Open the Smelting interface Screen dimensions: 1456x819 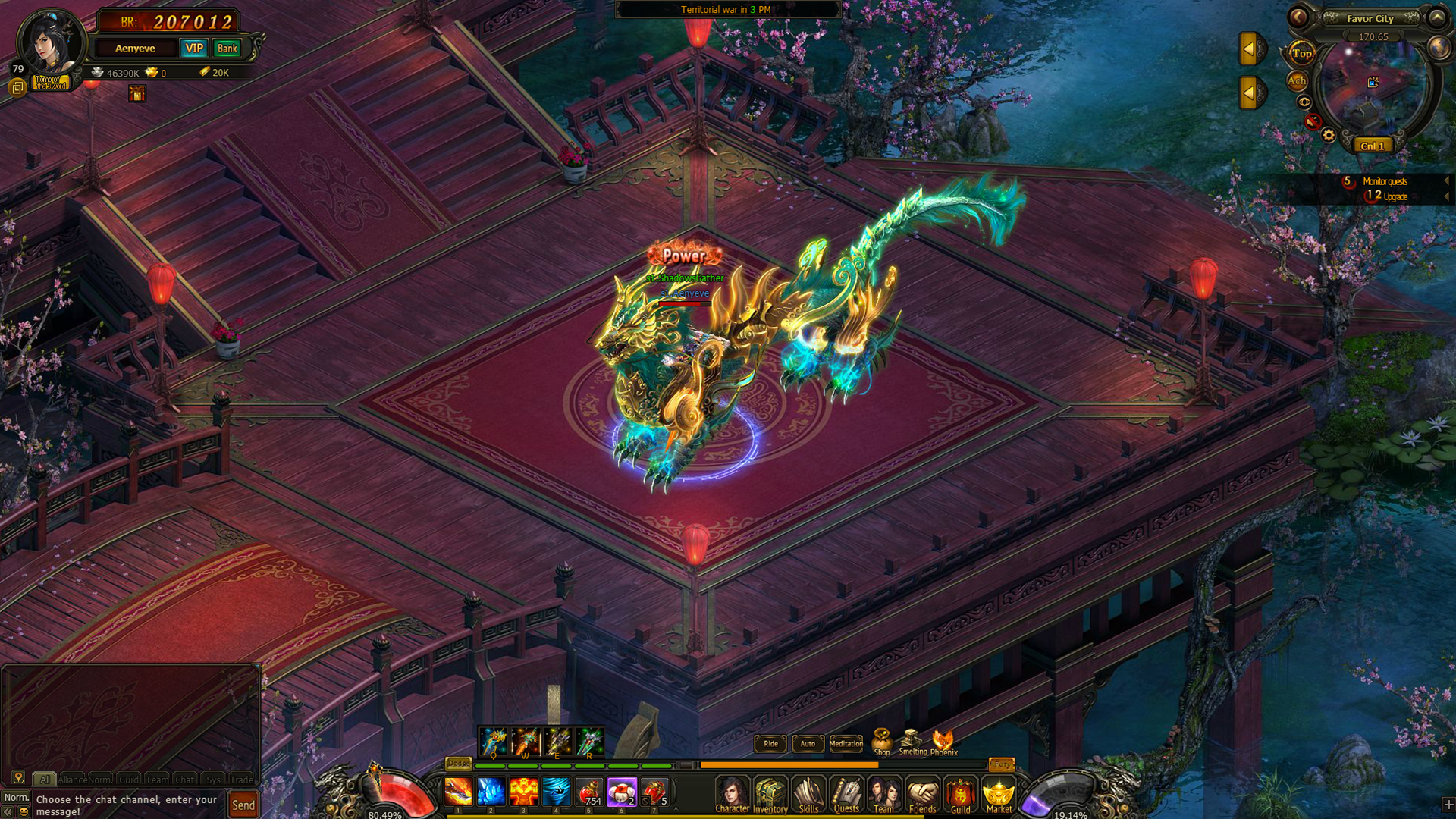click(910, 739)
